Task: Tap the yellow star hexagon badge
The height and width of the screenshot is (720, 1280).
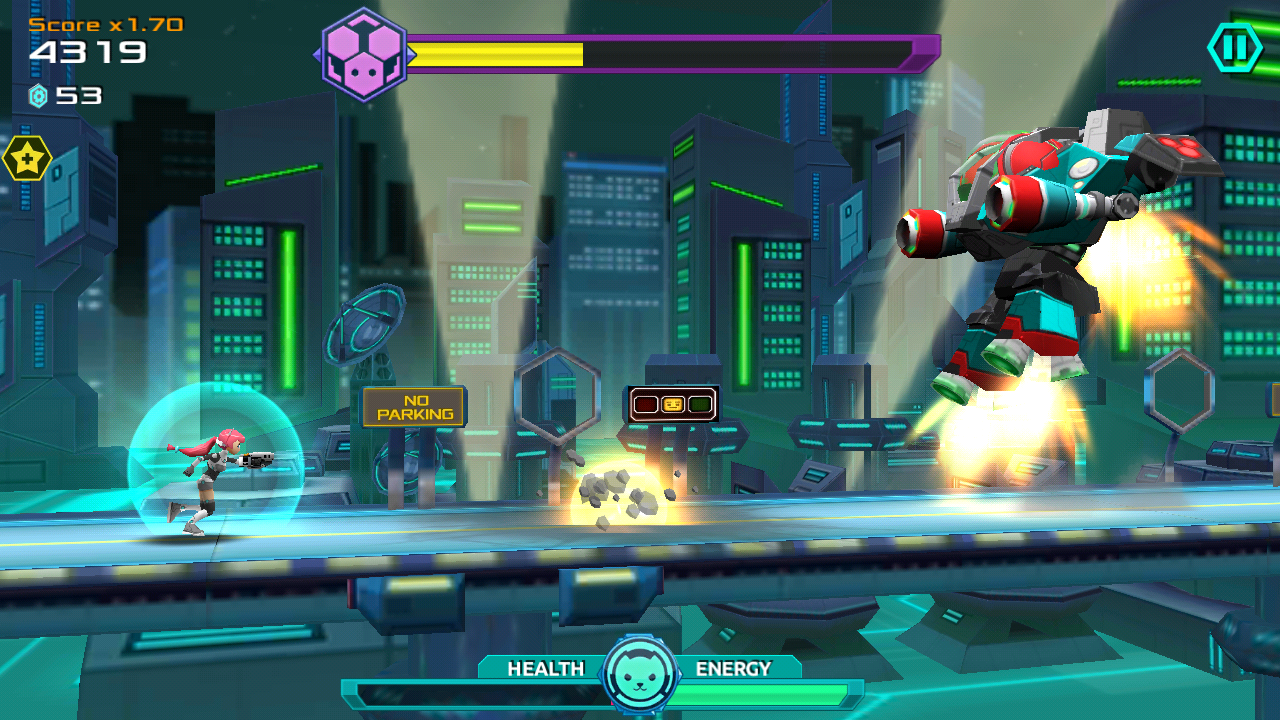Action: (26, 158)
